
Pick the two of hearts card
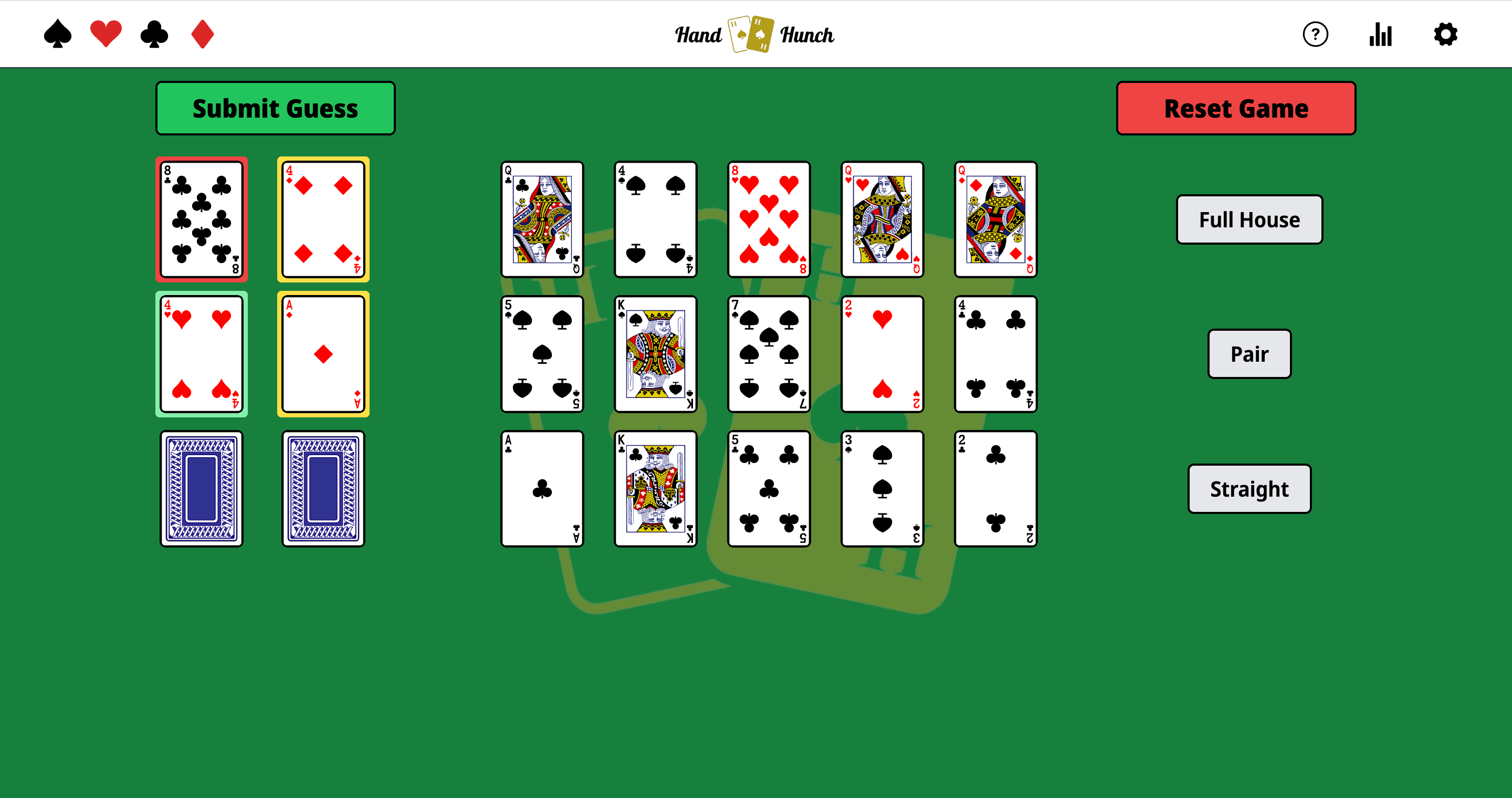click(x=881, y=354)
